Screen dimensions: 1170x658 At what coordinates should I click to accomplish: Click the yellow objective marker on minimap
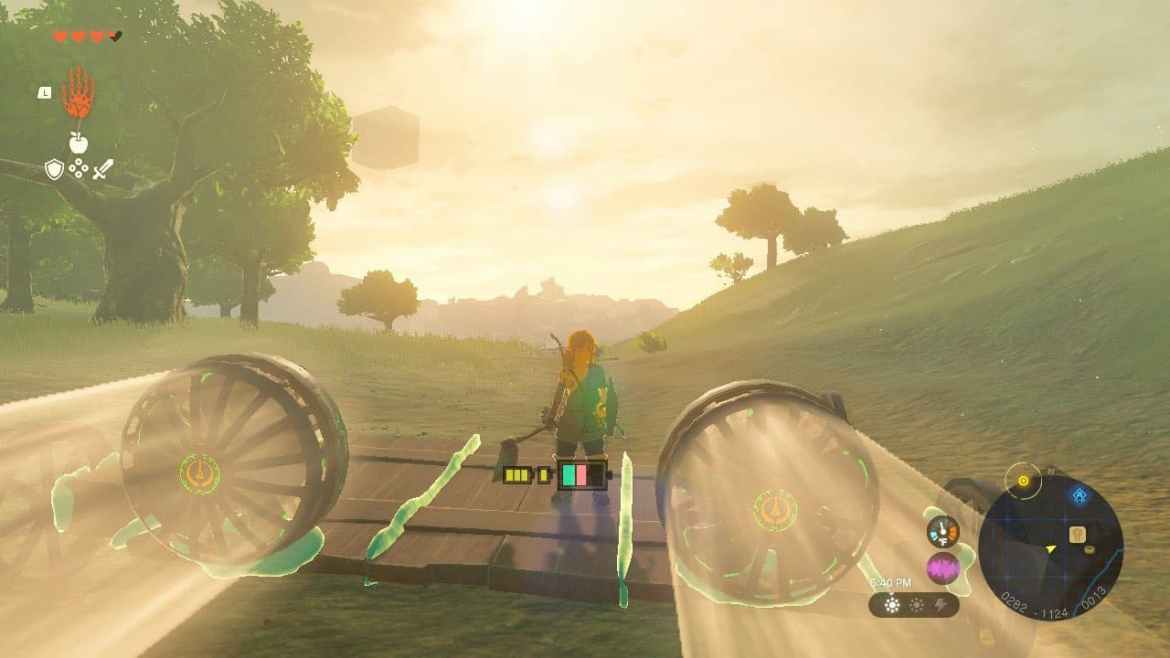[1023, 481]
